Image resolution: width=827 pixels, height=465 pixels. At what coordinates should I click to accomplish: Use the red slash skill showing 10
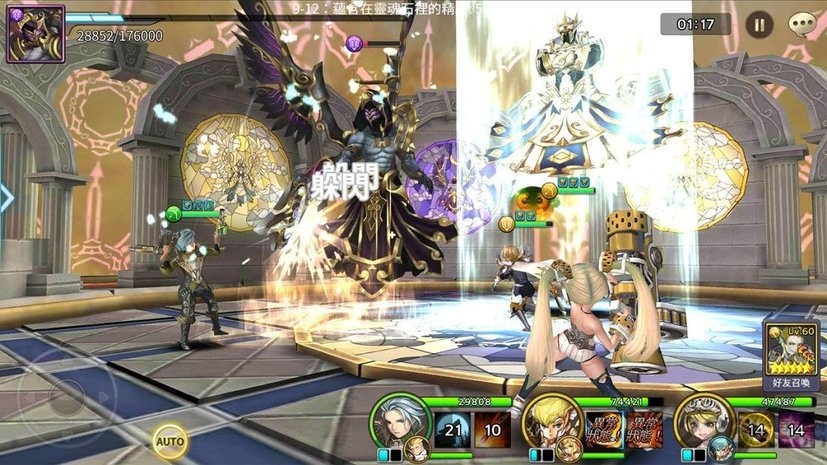pyautogui.click(x=493, y=430)
